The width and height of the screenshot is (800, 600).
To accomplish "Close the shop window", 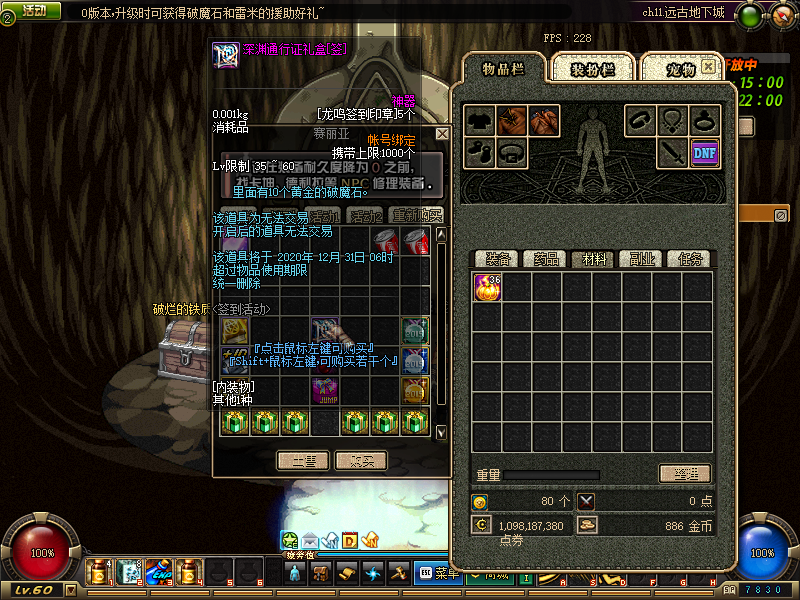I will (442, 133).
